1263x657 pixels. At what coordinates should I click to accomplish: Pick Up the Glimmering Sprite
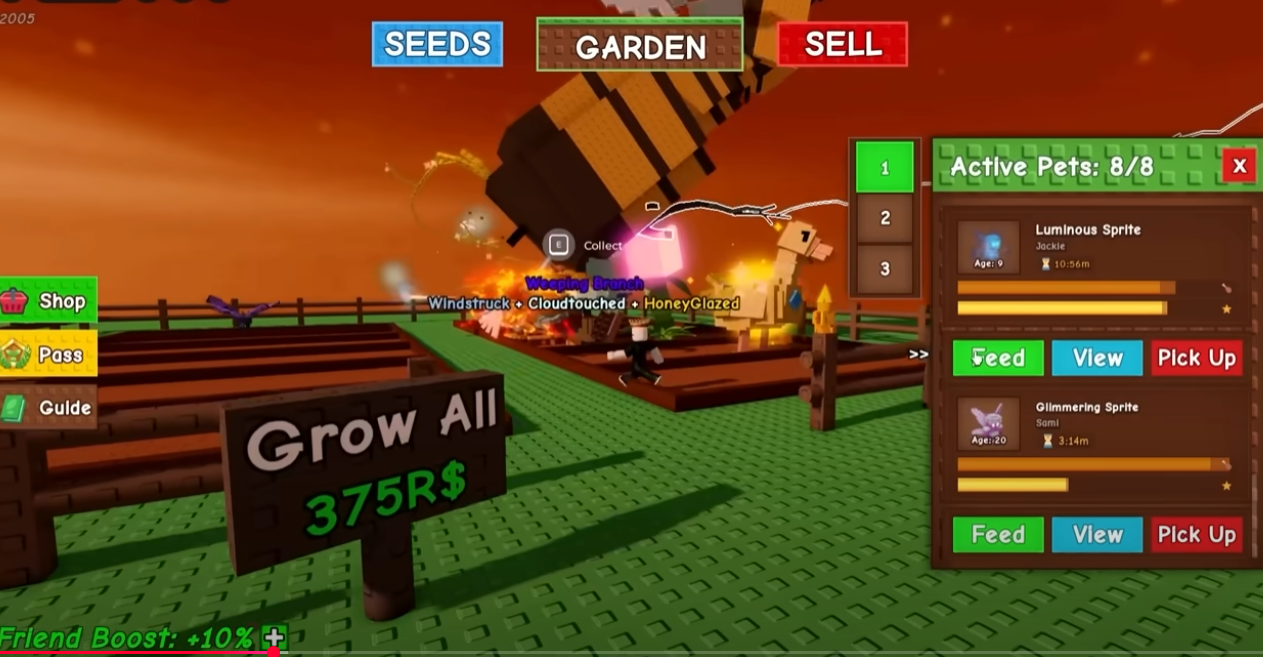(x=1196, y=535)
